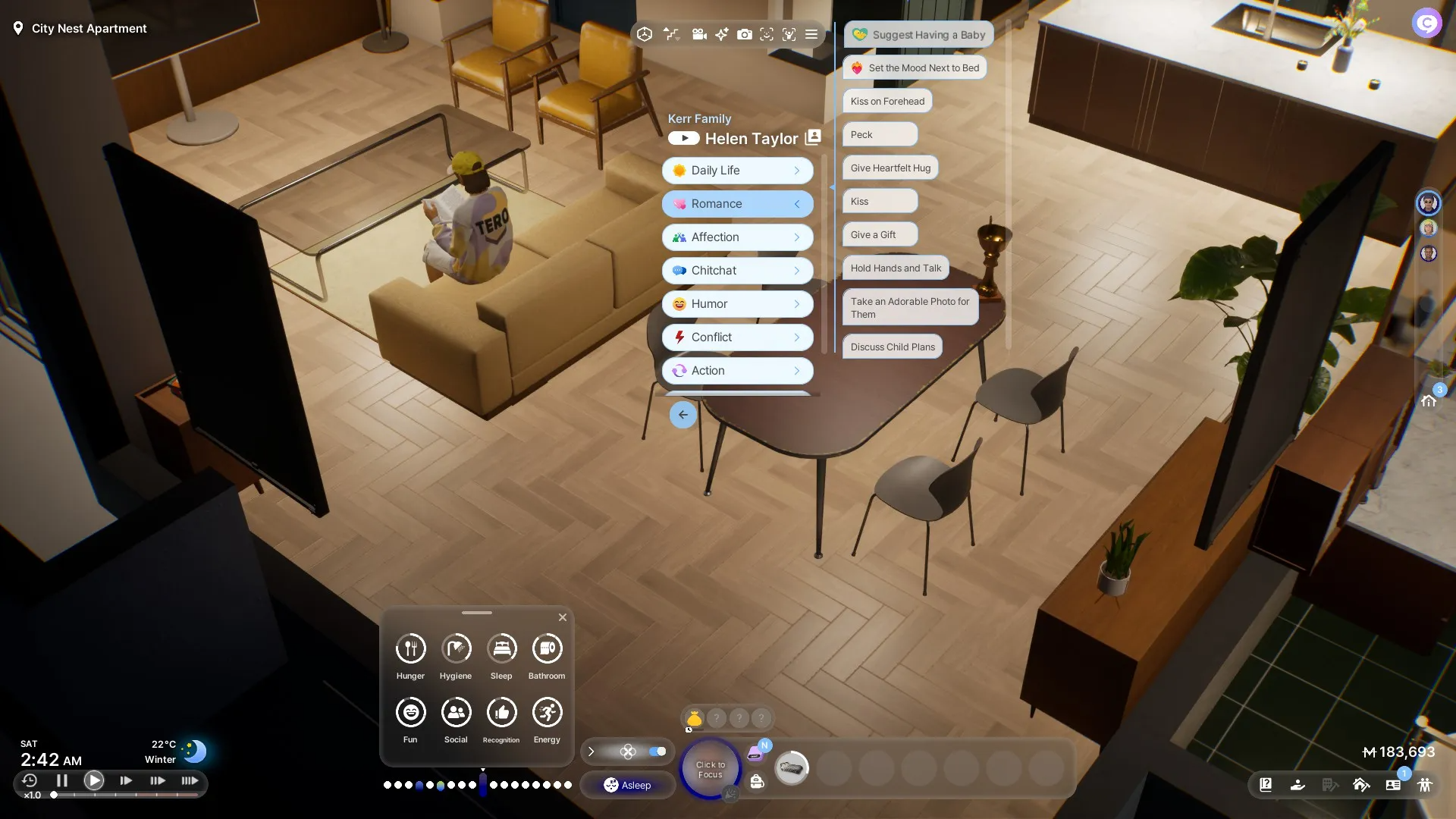Choose Suggest Having a Baby

[918, 35]
